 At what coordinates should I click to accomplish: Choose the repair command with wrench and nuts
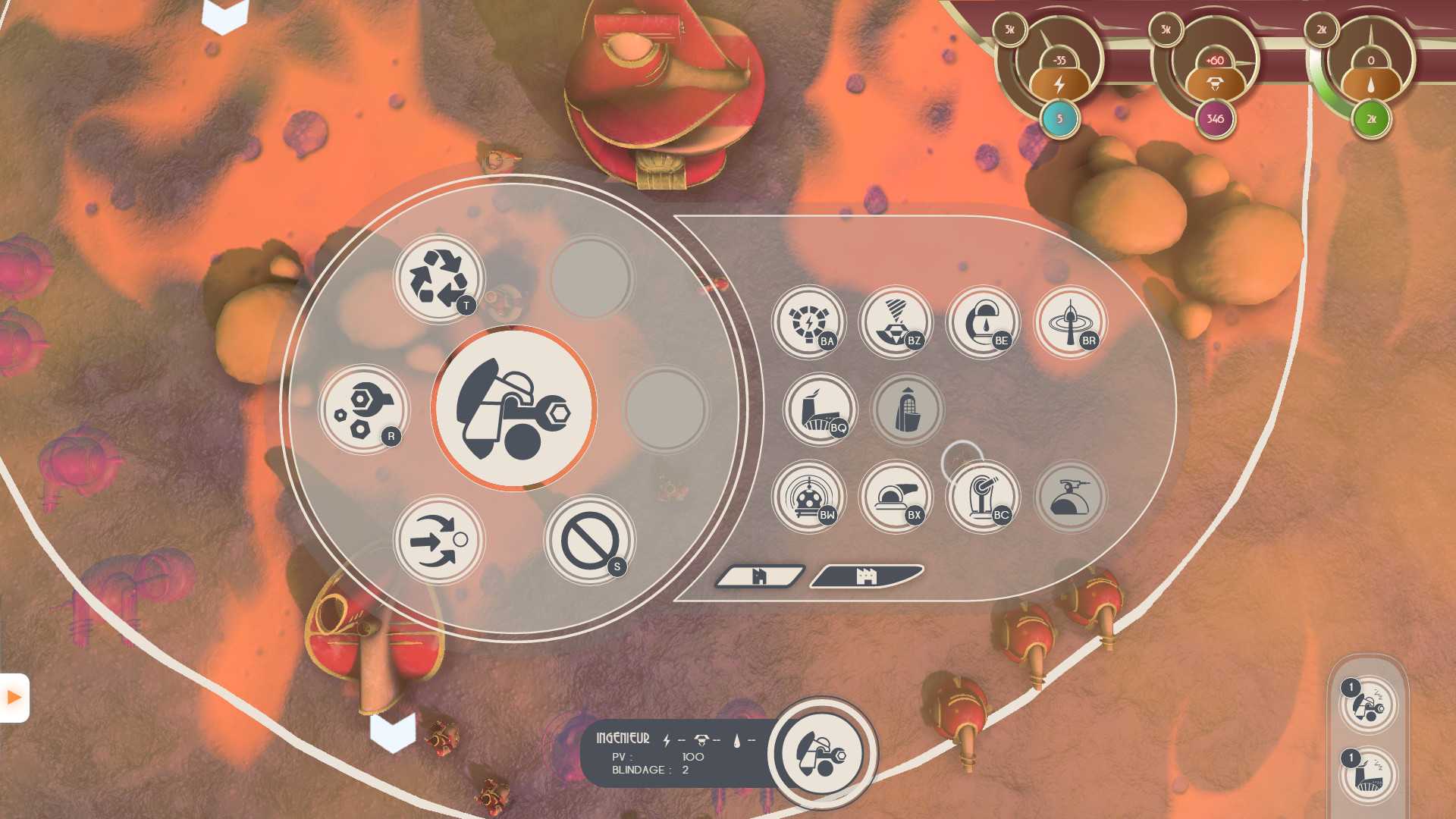363,409
